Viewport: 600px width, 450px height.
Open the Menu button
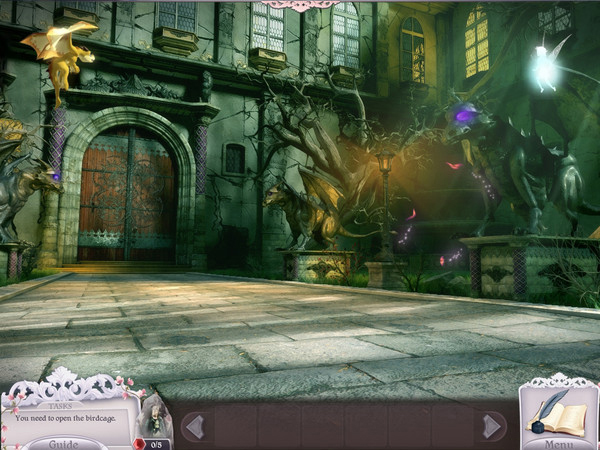pos(559,443)
